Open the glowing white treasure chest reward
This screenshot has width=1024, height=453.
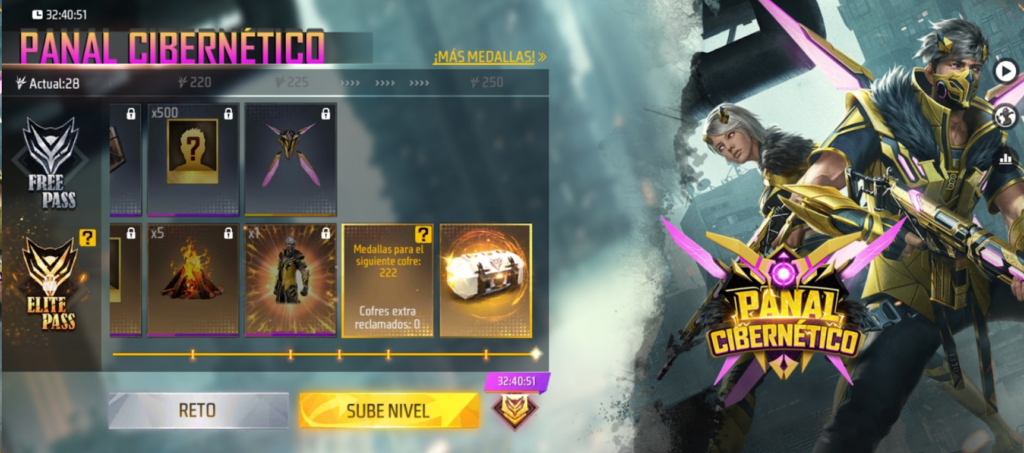[486, 280]
